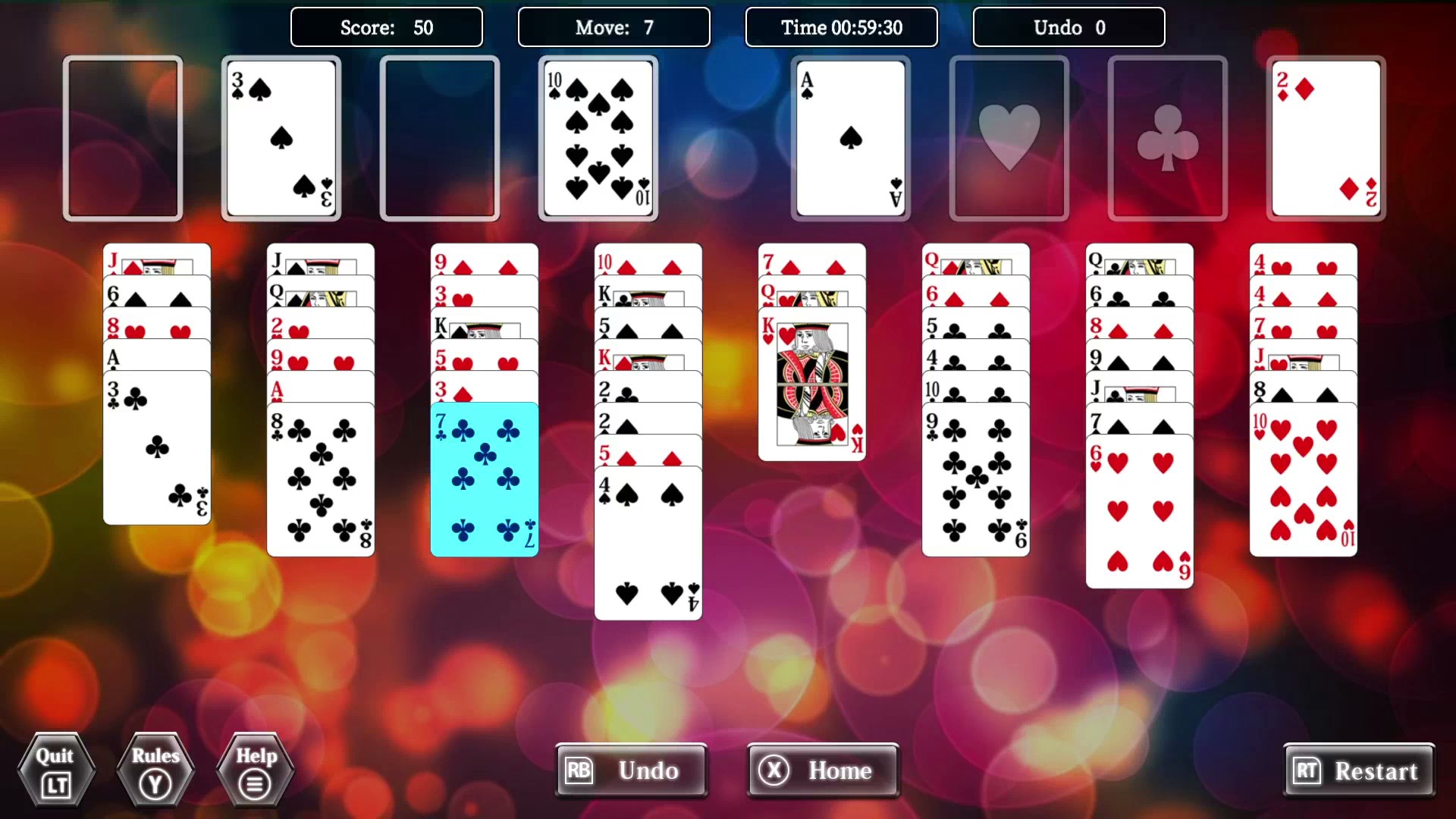Return to the Home screen
Image resolution: width=1456 pixels, height=819 pixels.
[x=822, y=770]
